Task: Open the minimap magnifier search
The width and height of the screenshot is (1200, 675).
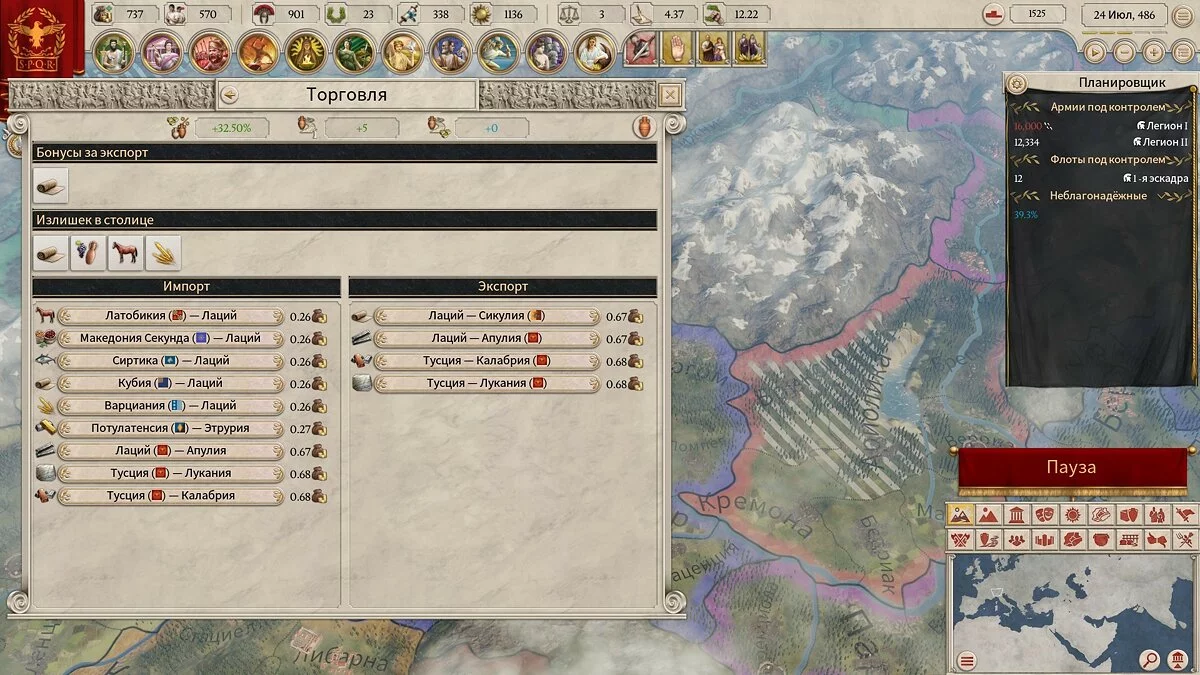Action: point(1151,660)
